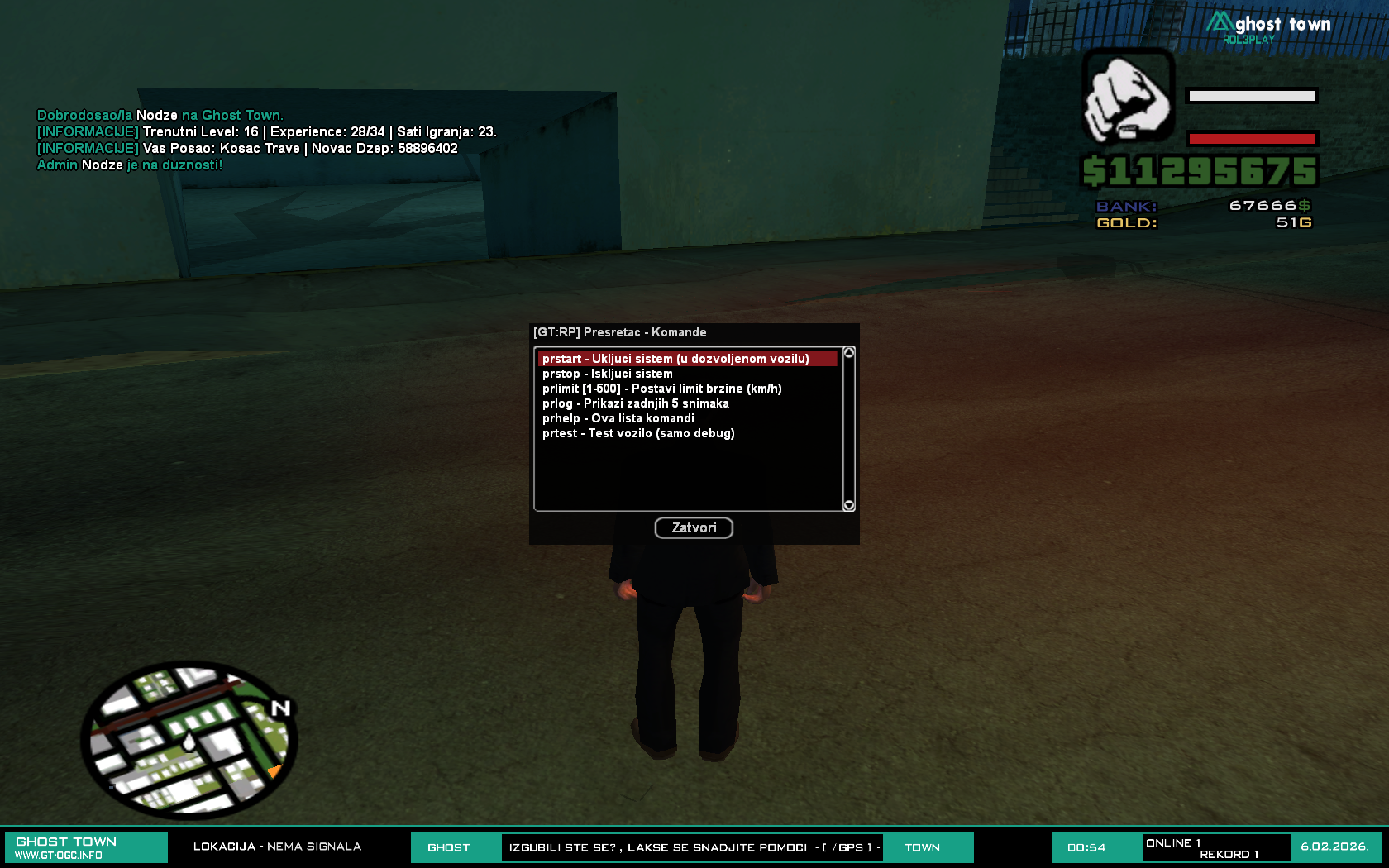
Task: Click the list's scroll-up arrow
Action: pos(848,353)
